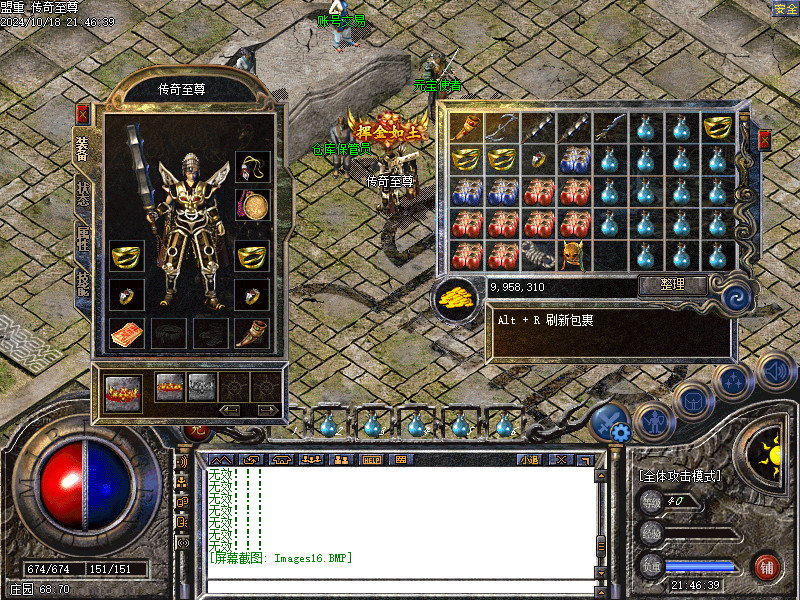800x600 pixels.
Task: Close the inventory bag window
Action: (764, 140)
